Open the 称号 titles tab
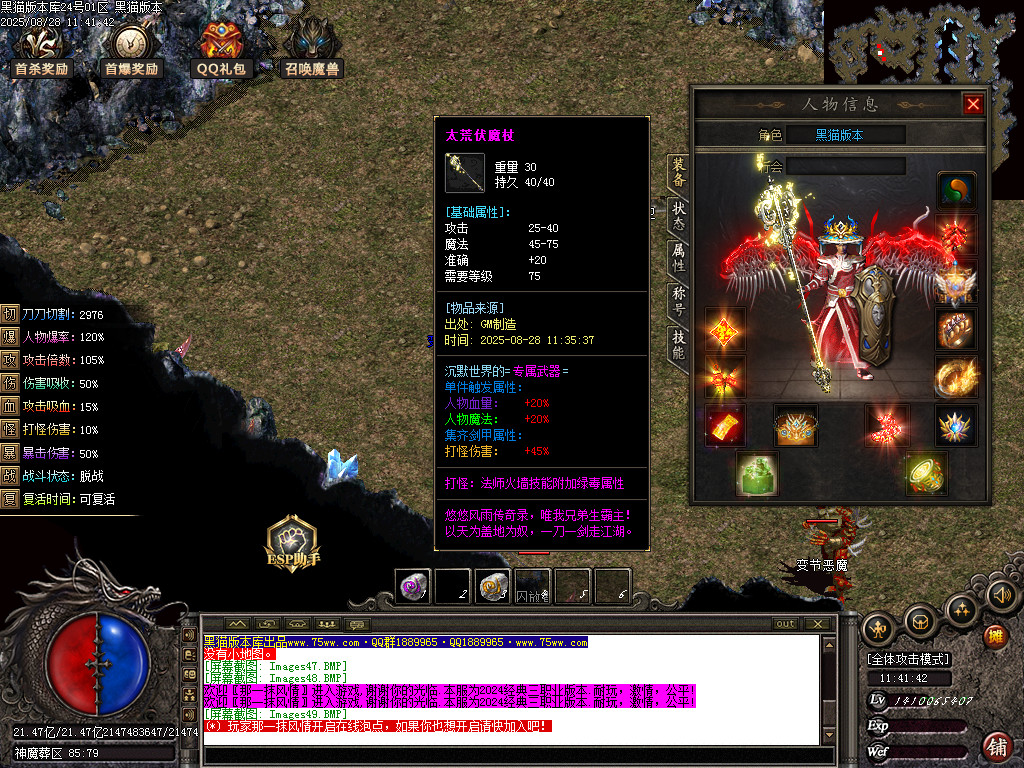 (x=679, y=302)
